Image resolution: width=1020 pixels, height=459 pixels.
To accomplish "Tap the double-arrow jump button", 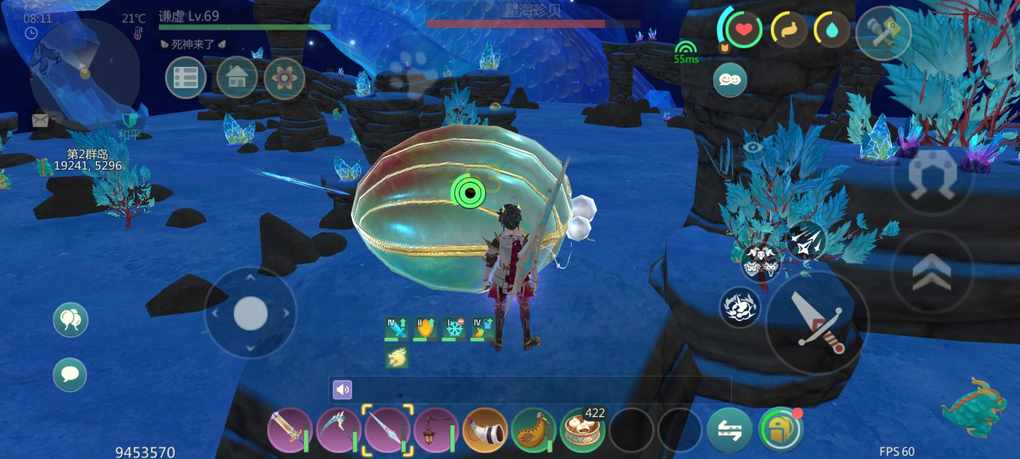I will [x=931, y=270].
